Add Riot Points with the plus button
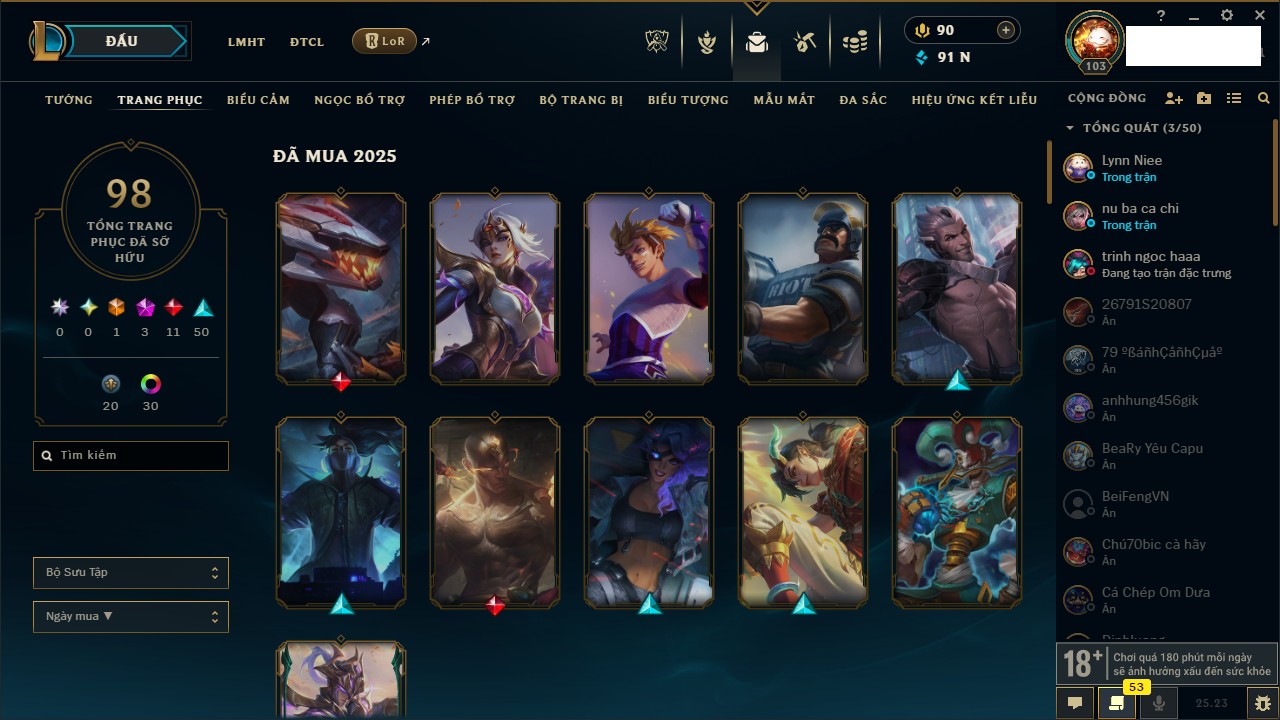This screenshot has height=720, width=1280. click(x=1005, y=30)
